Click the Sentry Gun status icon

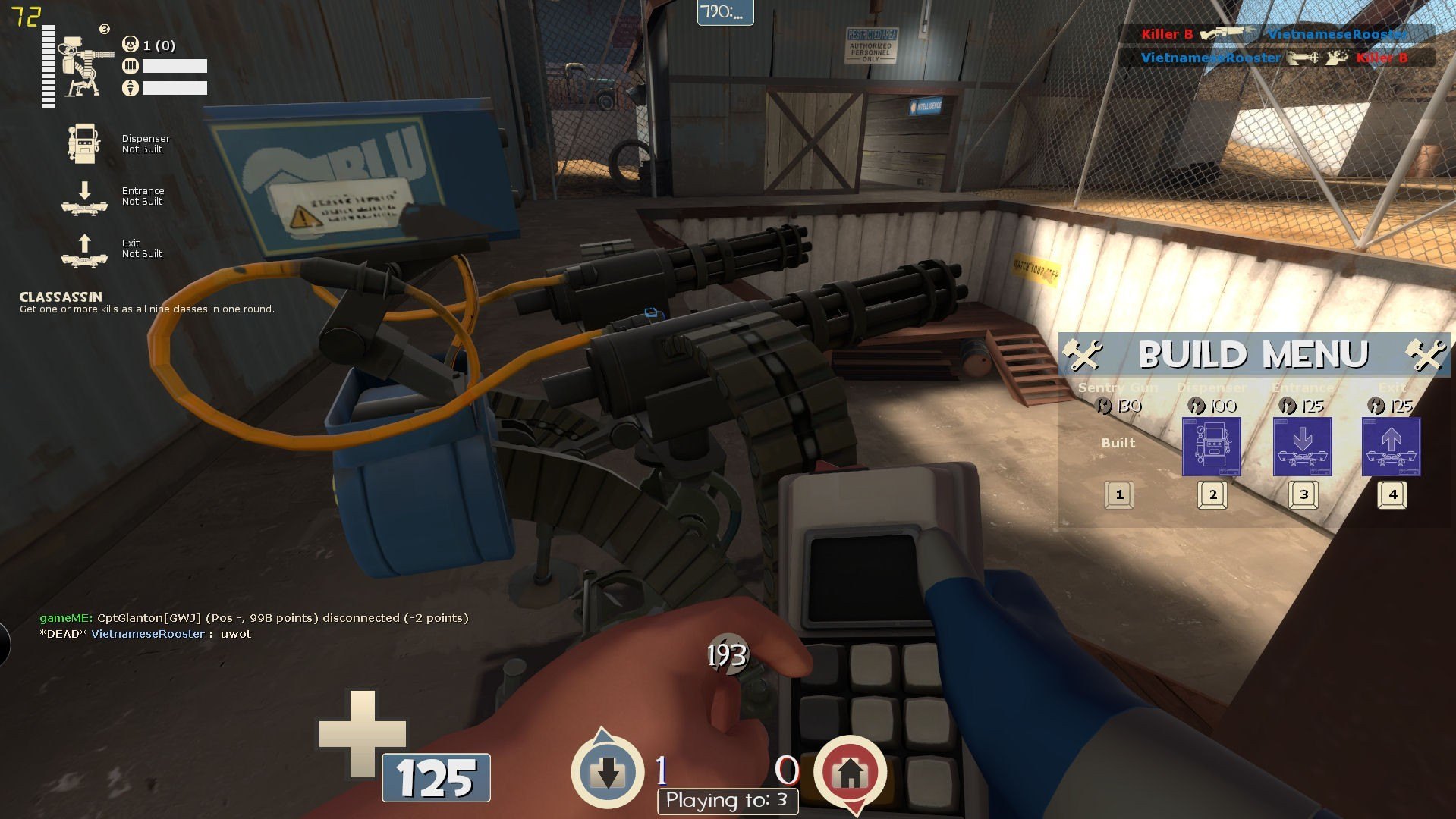pos(82,67)
